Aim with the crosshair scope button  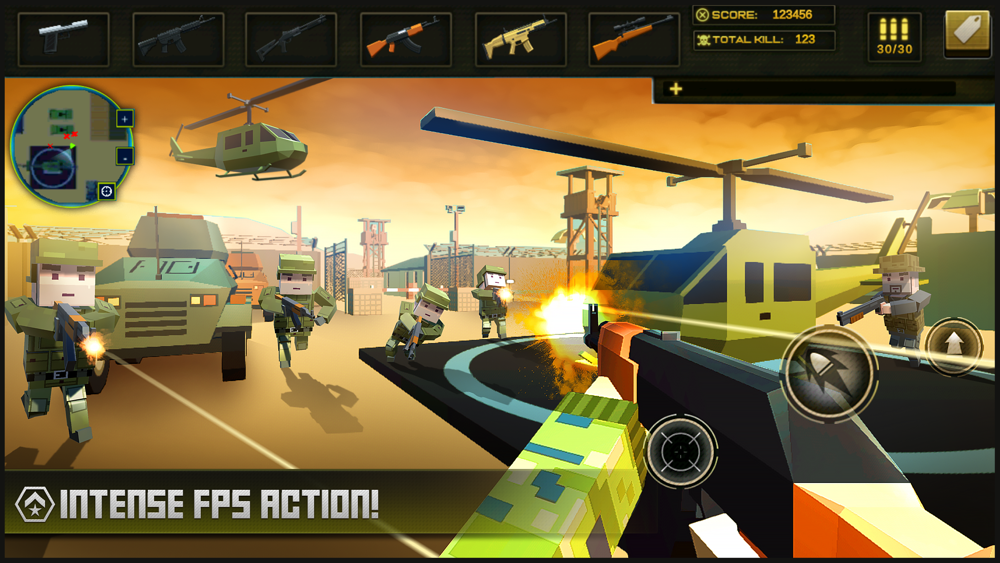(682, 452)
